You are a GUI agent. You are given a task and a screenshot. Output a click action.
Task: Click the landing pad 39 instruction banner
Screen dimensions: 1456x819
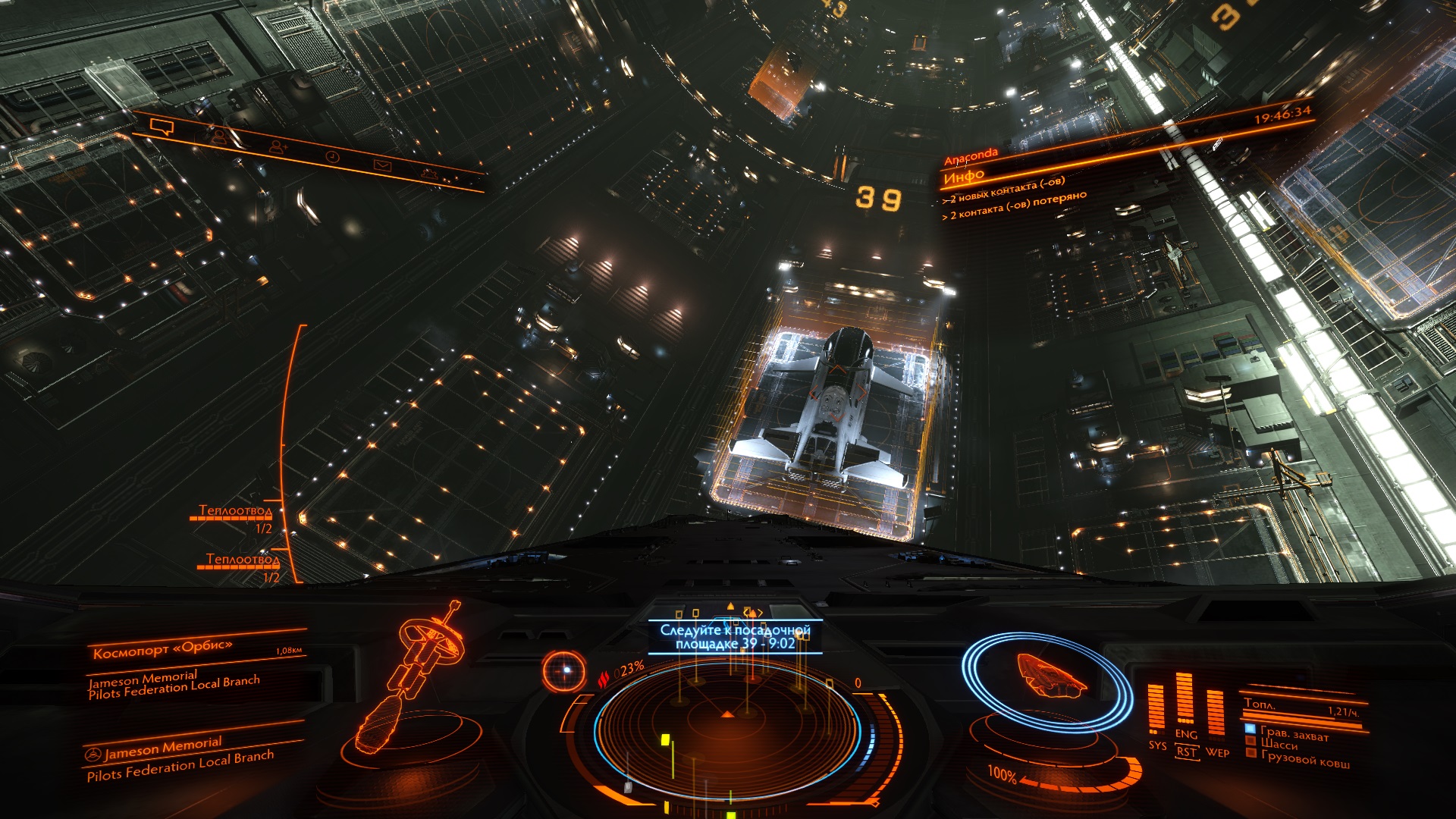coord(735,637)
